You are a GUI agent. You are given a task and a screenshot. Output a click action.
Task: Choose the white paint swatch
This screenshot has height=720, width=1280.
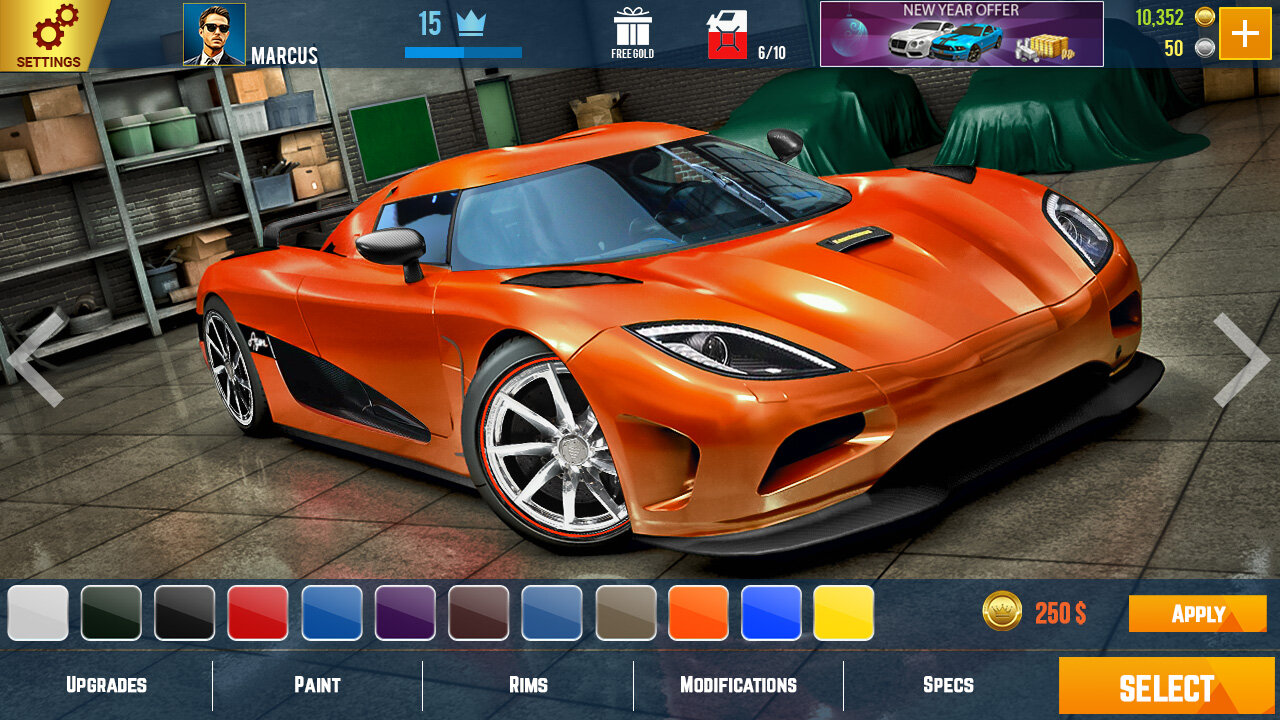click(x=38, y=613)
